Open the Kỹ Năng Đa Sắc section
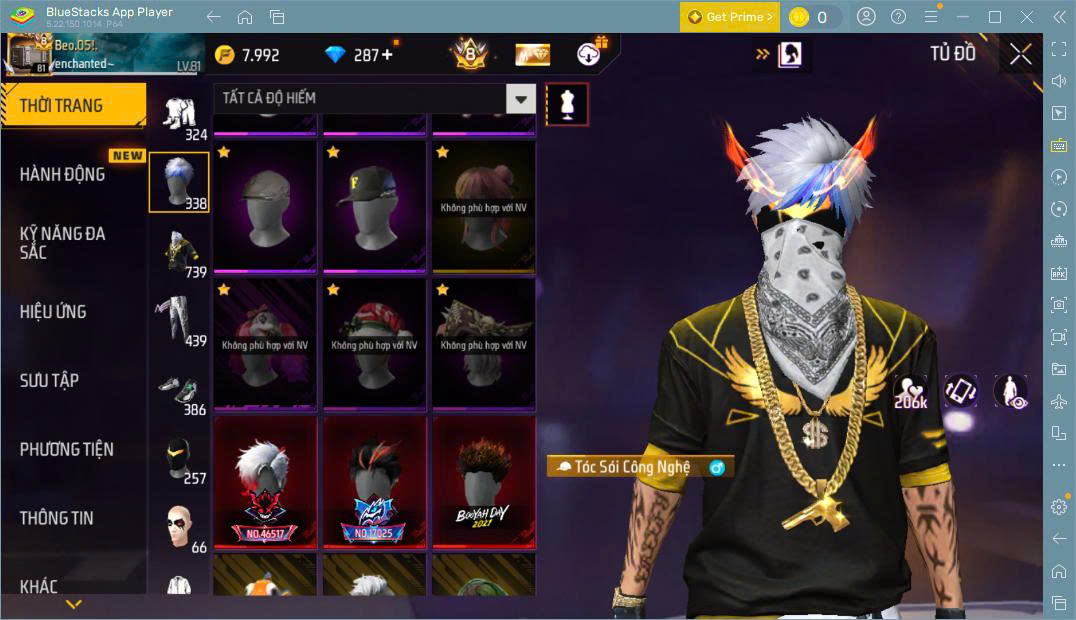Viewport: 1076px width, 620px height. pos(62,242)
